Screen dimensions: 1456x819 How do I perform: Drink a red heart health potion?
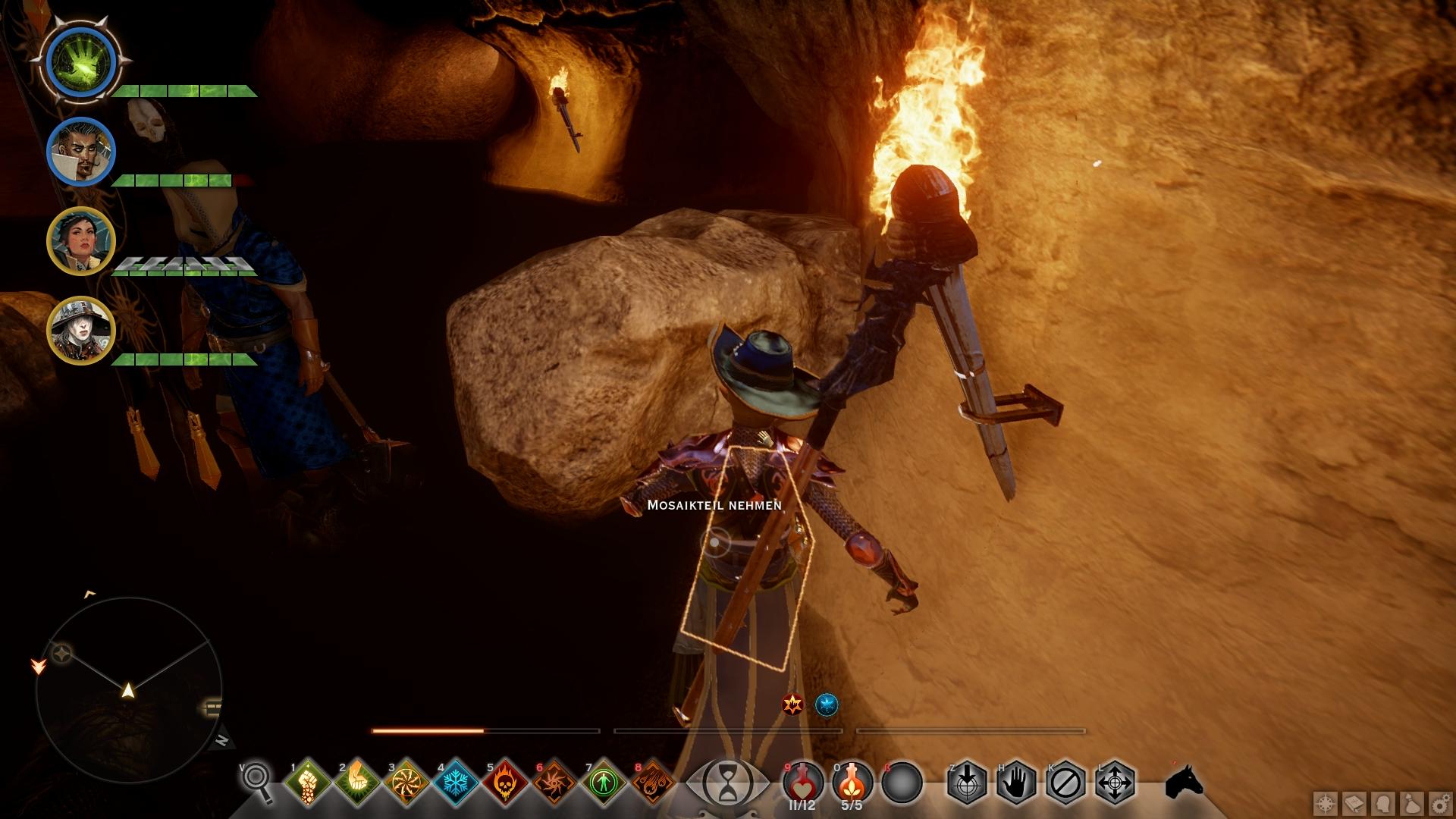(x=803, y=781)
